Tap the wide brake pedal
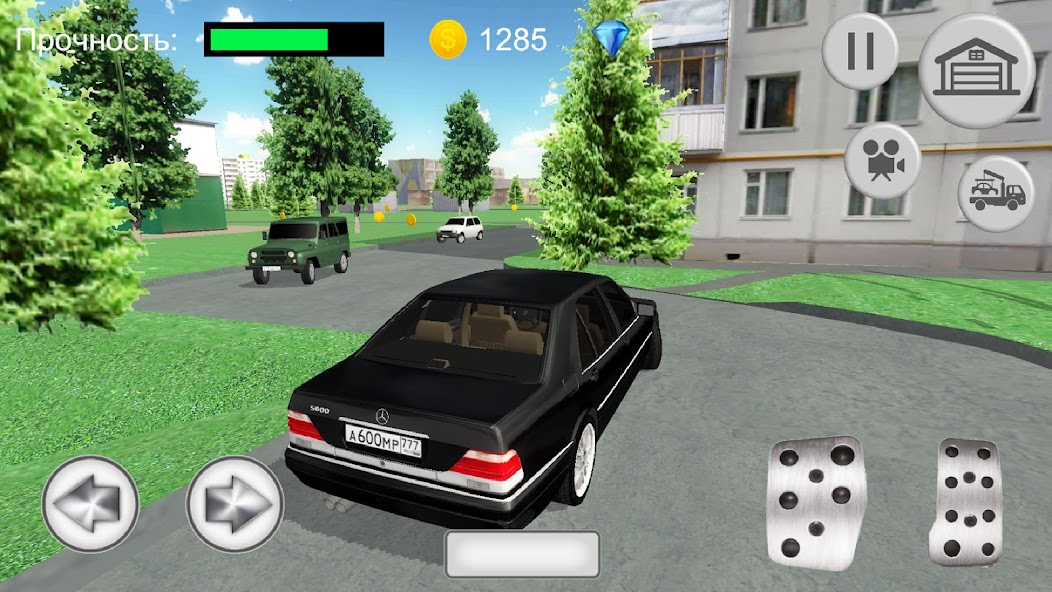 pyautogui.click(x=815, y=503)
